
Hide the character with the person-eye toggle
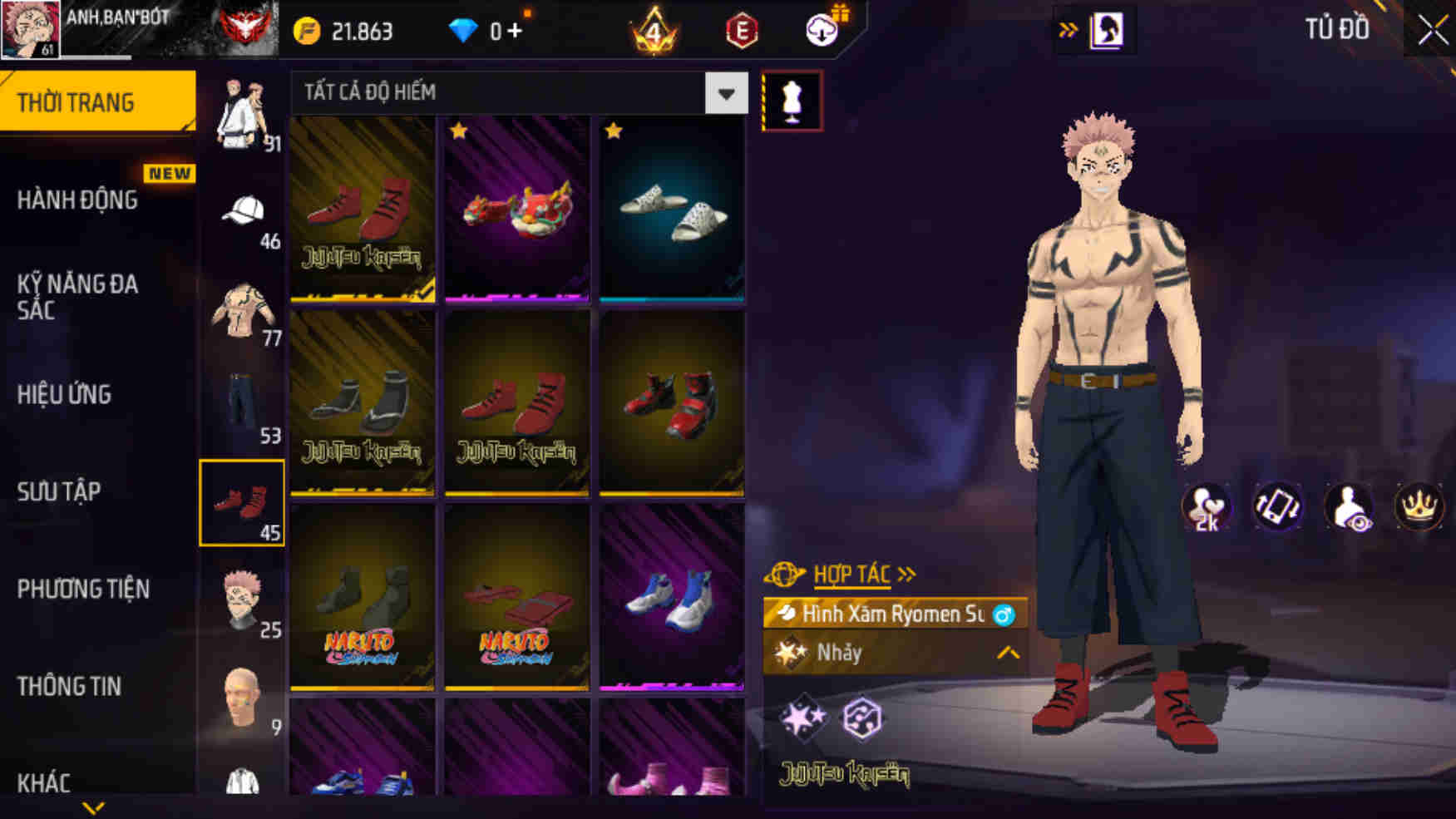pos(1348,506)
